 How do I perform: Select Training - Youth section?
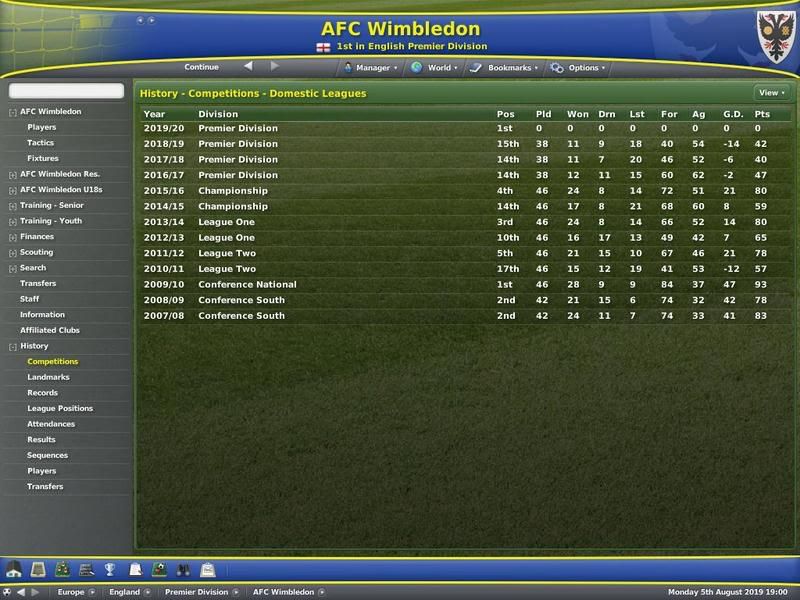(51, 221)
